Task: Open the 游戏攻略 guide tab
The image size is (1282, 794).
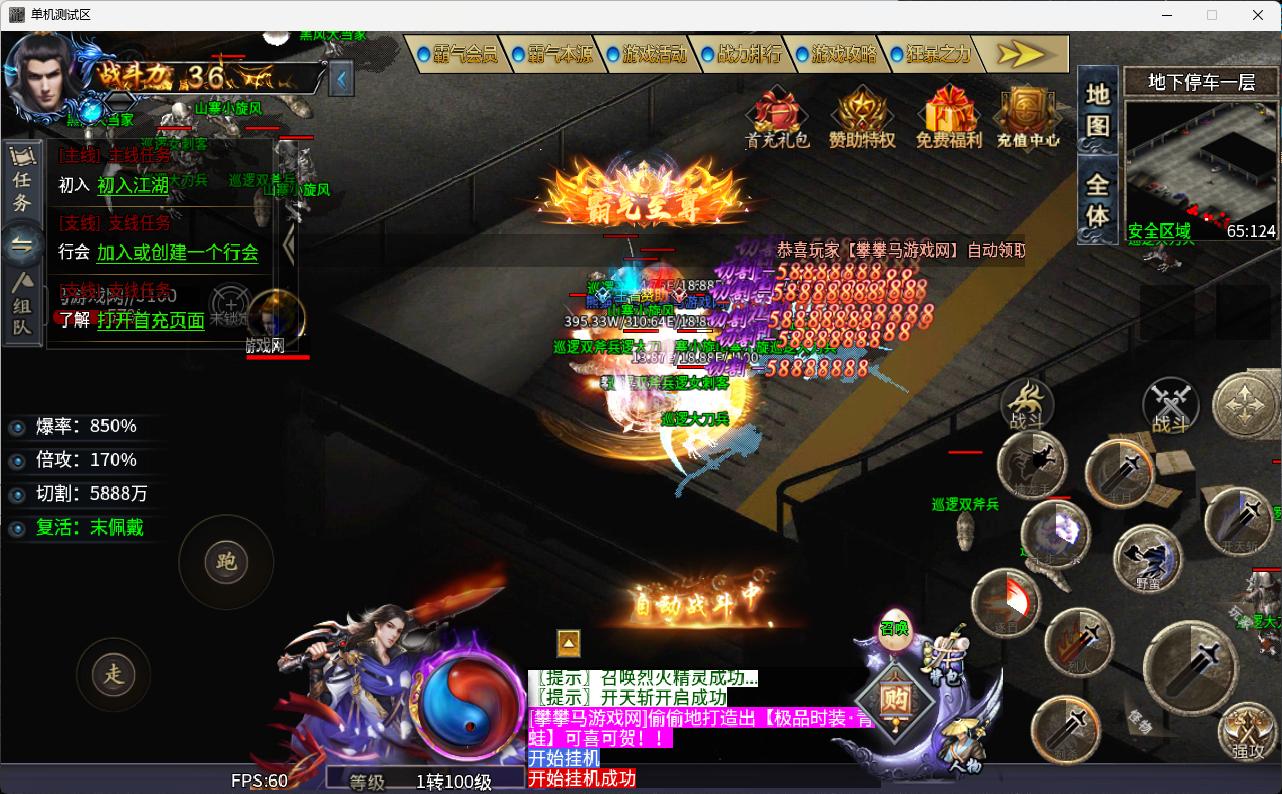Action: tap(836, 54)
